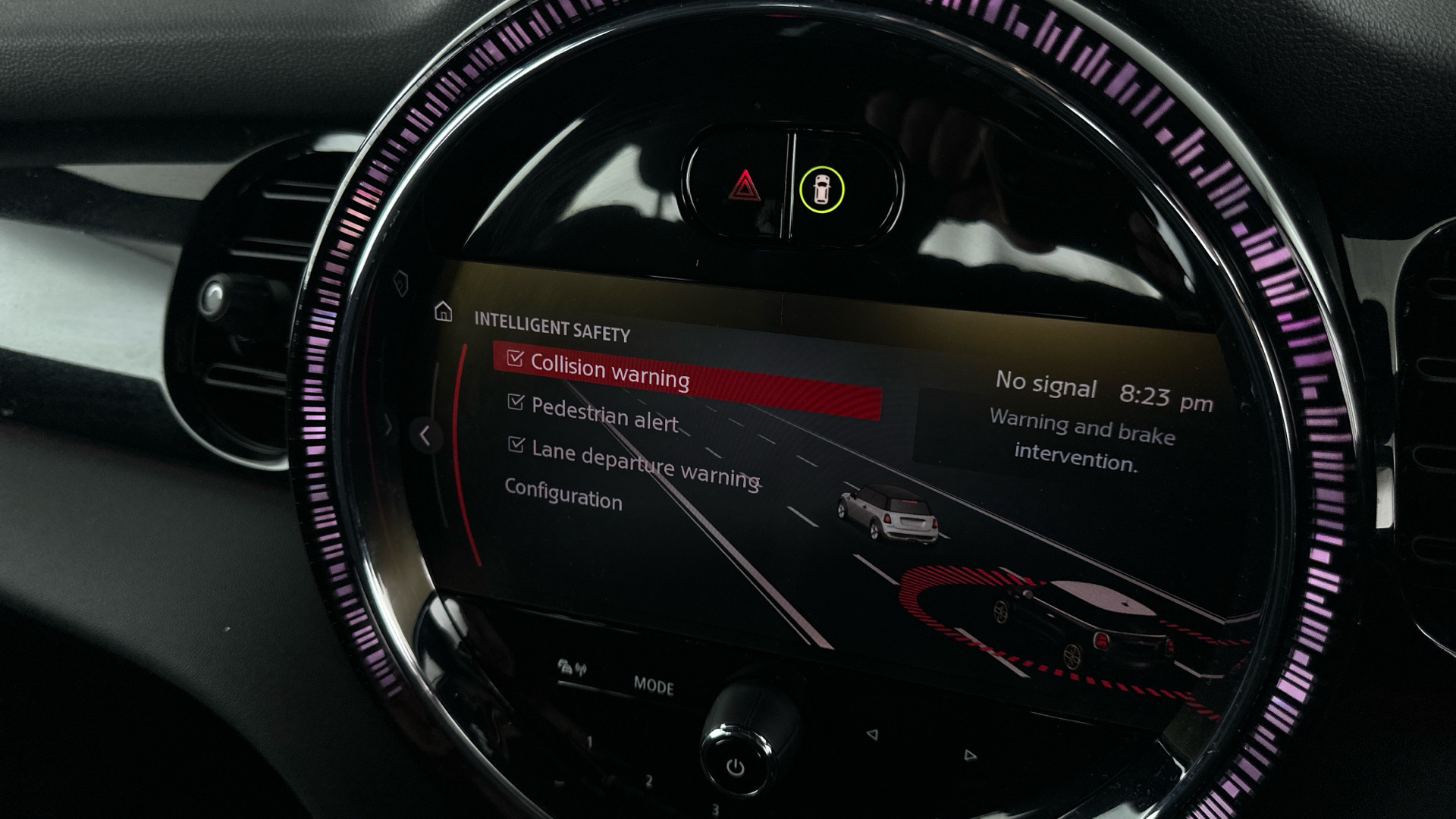Open the Configuration menu entry

pos(563,495)
